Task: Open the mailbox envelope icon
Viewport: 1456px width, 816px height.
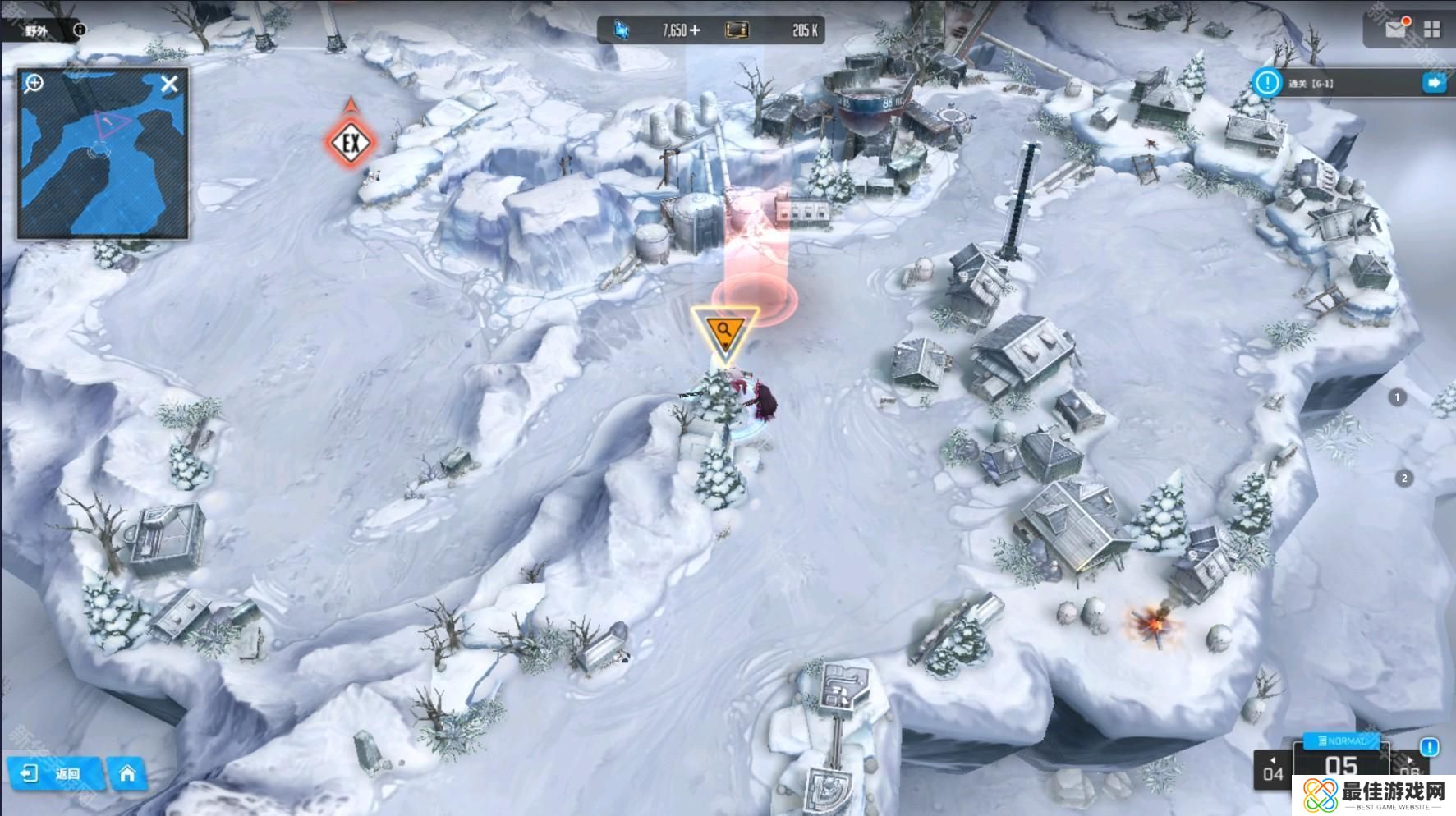Action: coord(1395,30)
